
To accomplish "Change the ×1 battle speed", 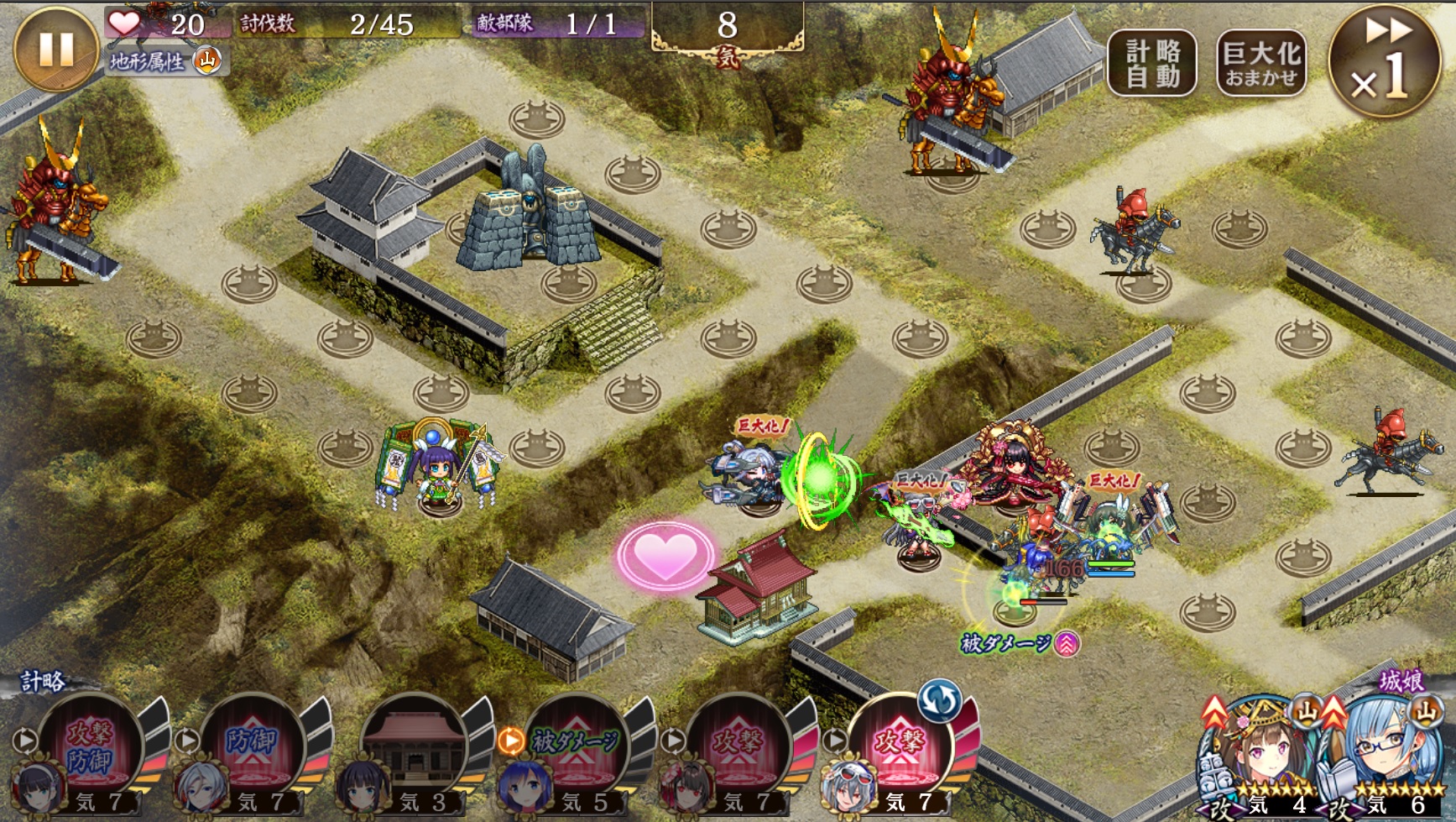I will 1383,64.
